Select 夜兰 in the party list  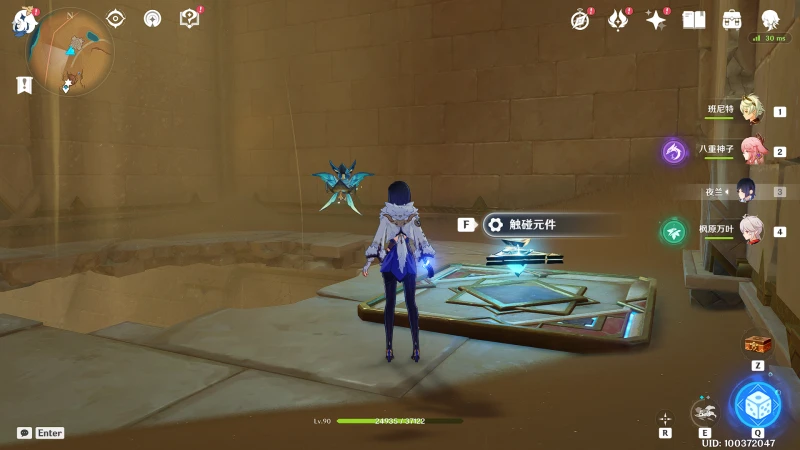(x=747, y=190)
